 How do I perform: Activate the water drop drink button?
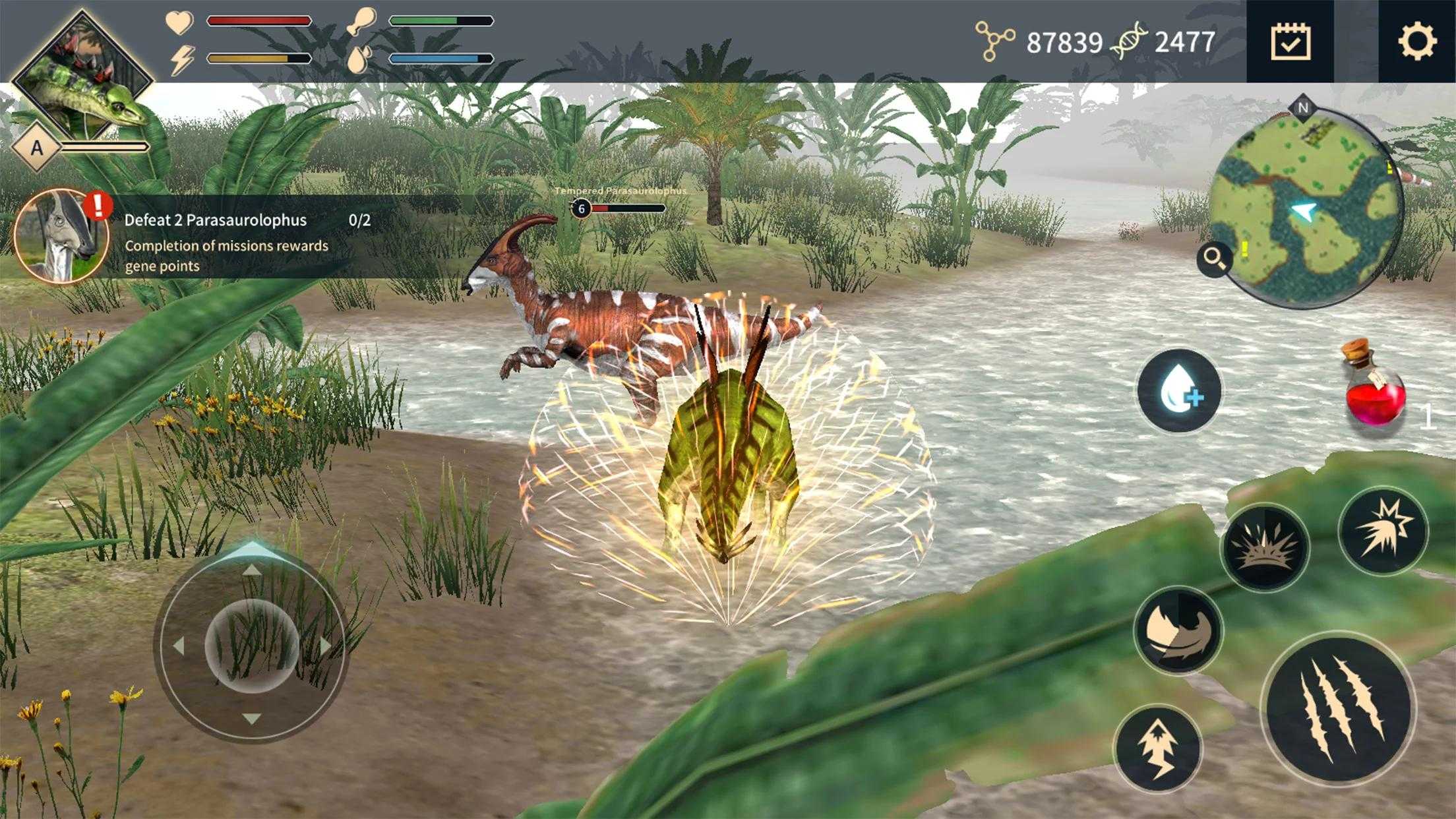pyautogui.click(x=1179, y=391)
